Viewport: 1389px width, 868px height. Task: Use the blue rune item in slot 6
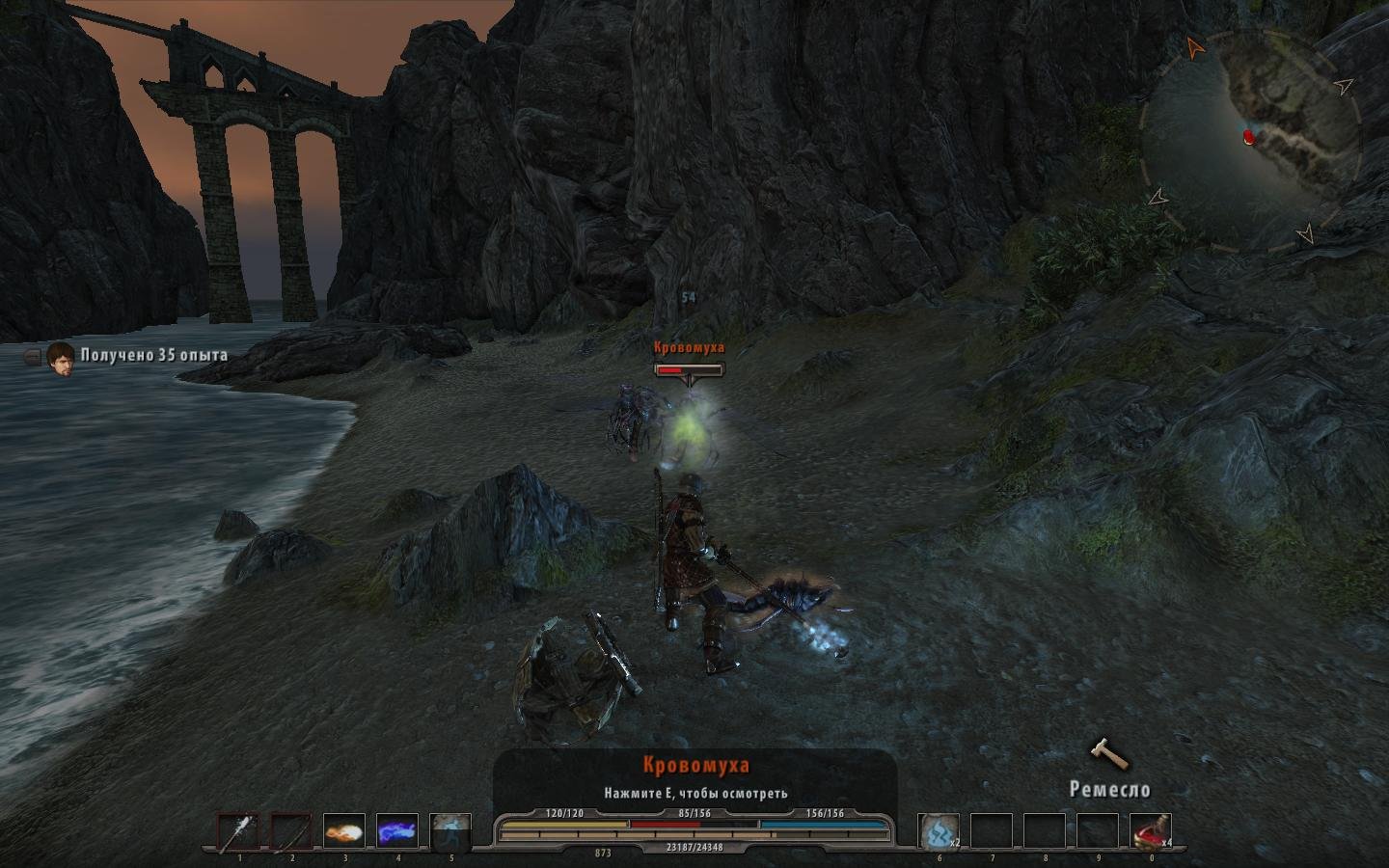939,832
